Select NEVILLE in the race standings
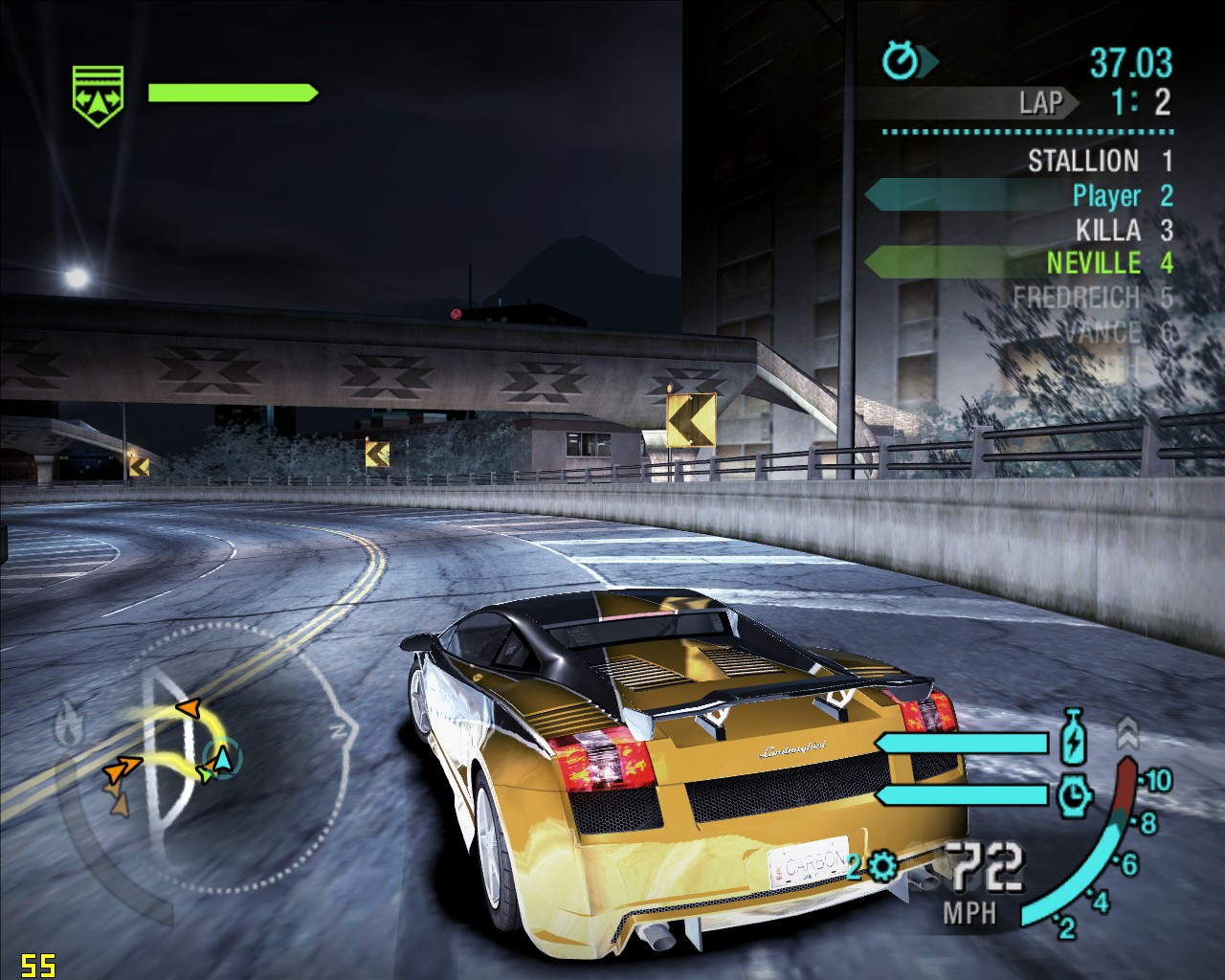 pos(1094,262)
